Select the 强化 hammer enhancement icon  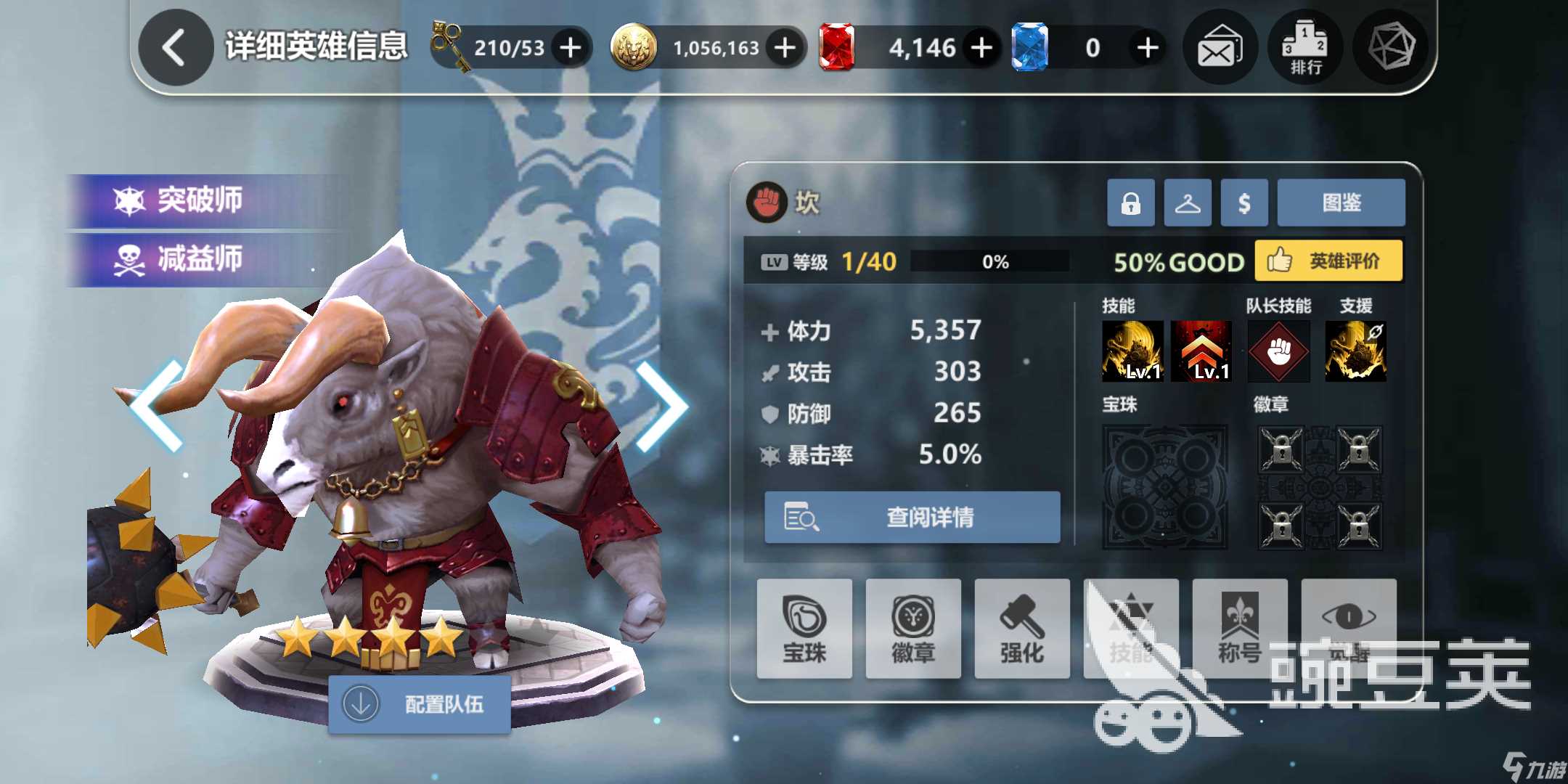coord(1022,629)
